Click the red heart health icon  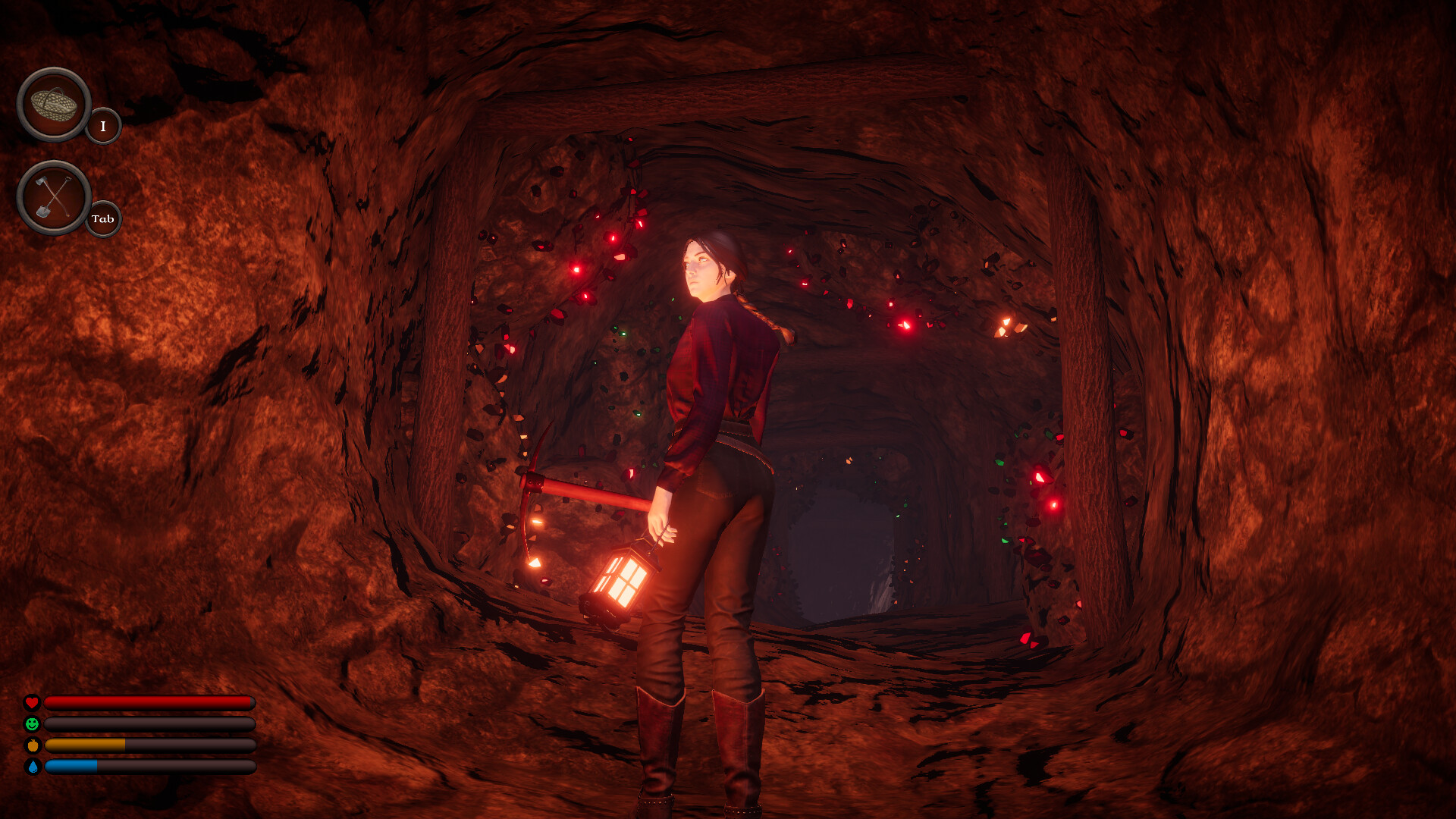point(32,701)
